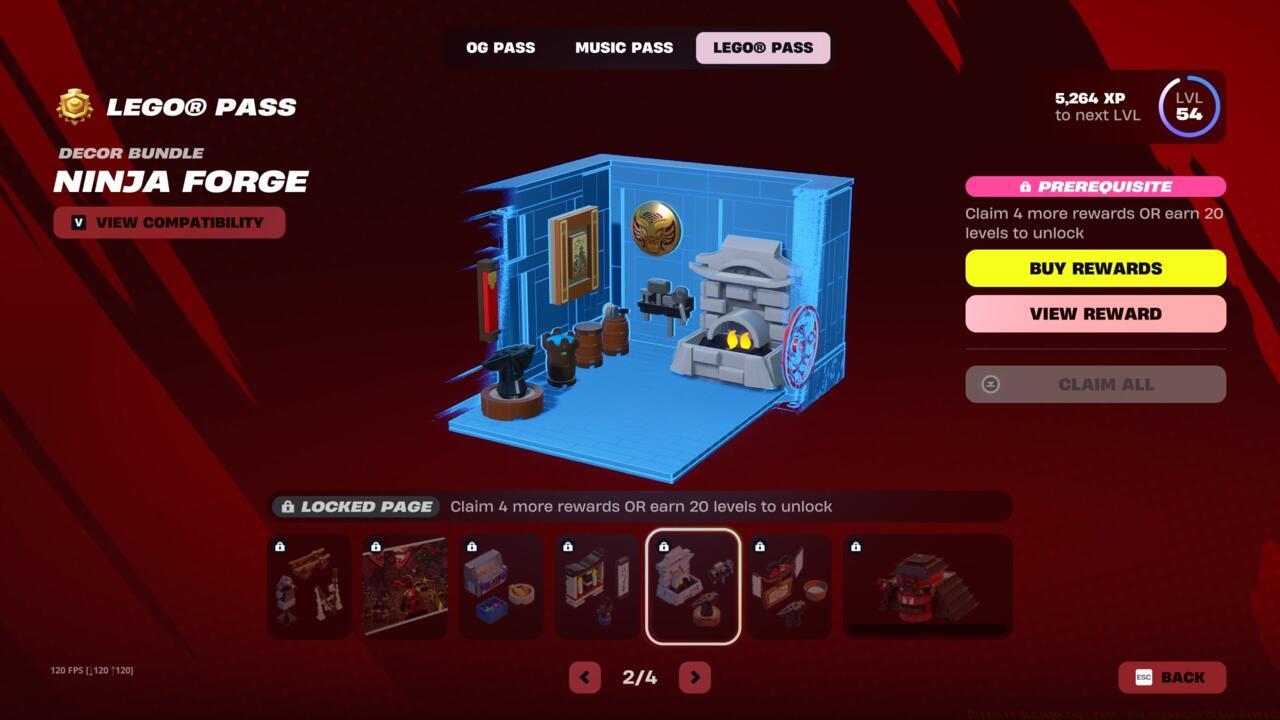Switch to the OG Pass tab
The image size is (1280, 720).
(x=500, y=47)
